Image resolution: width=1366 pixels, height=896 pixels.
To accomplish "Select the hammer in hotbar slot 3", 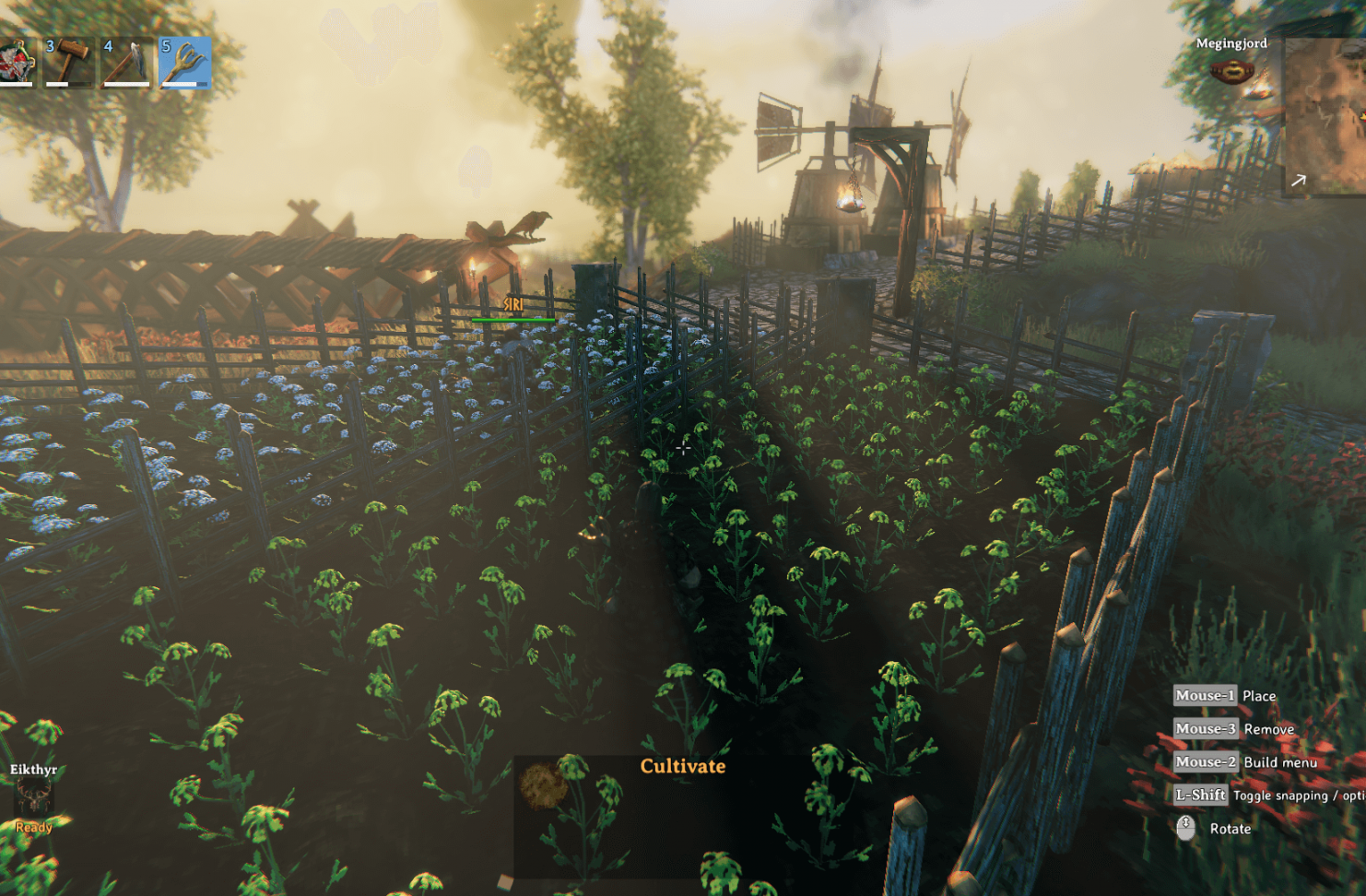I will (70, 62).
